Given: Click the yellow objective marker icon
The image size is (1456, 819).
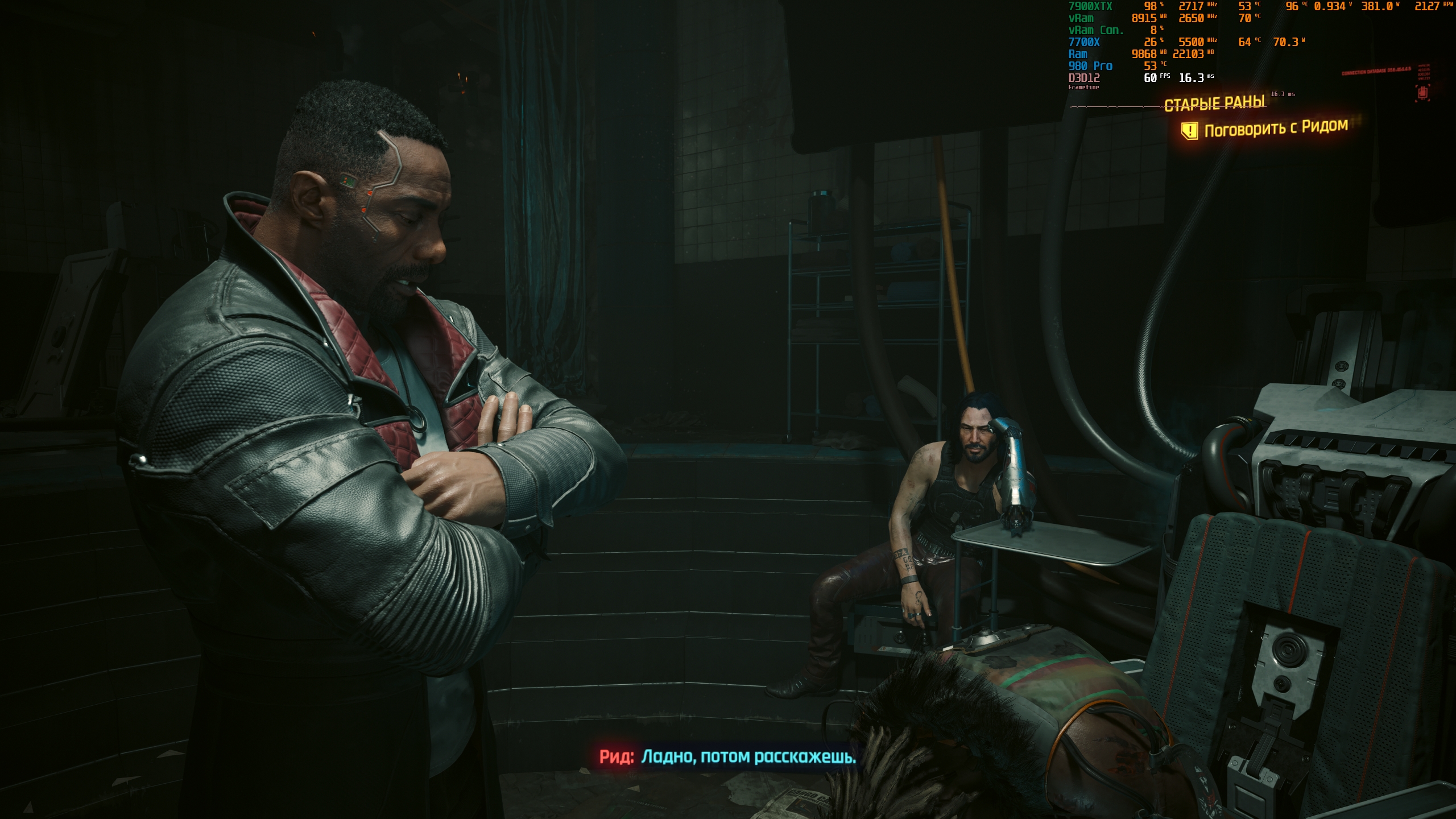Looking at the screenshot, I should 1189,131.
